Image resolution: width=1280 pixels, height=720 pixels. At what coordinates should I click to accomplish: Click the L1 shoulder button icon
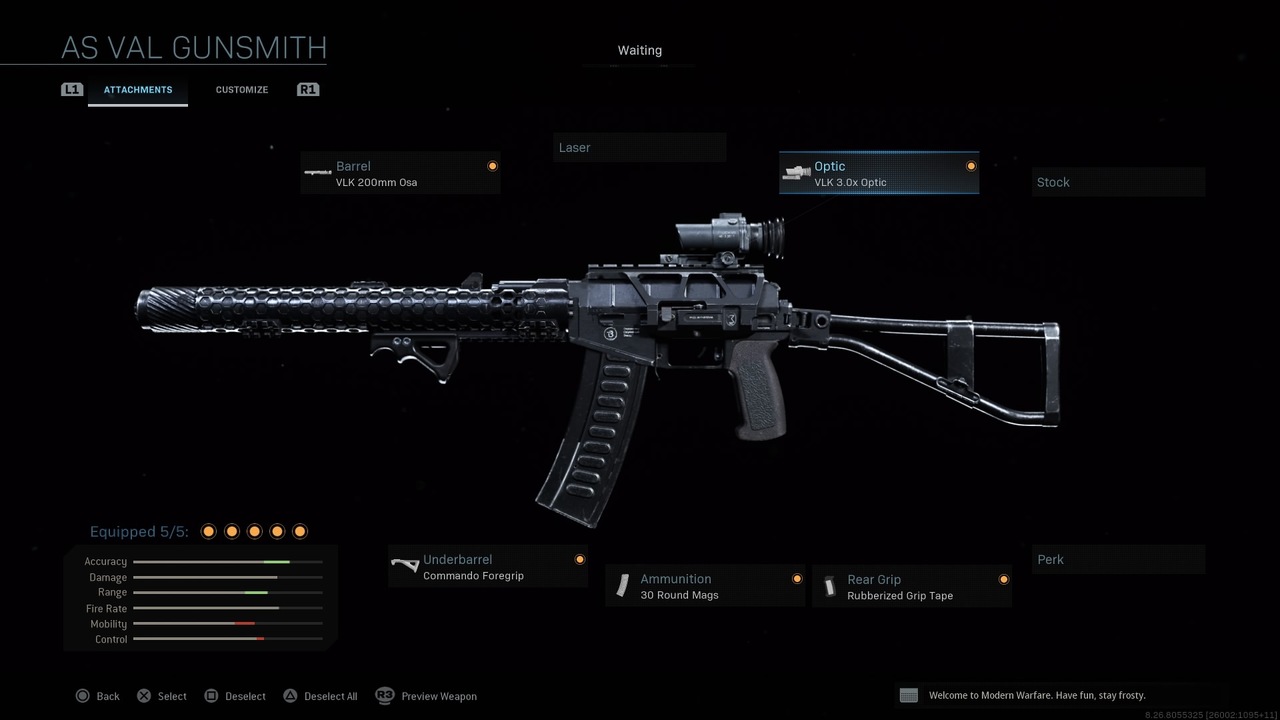(71, 89)
